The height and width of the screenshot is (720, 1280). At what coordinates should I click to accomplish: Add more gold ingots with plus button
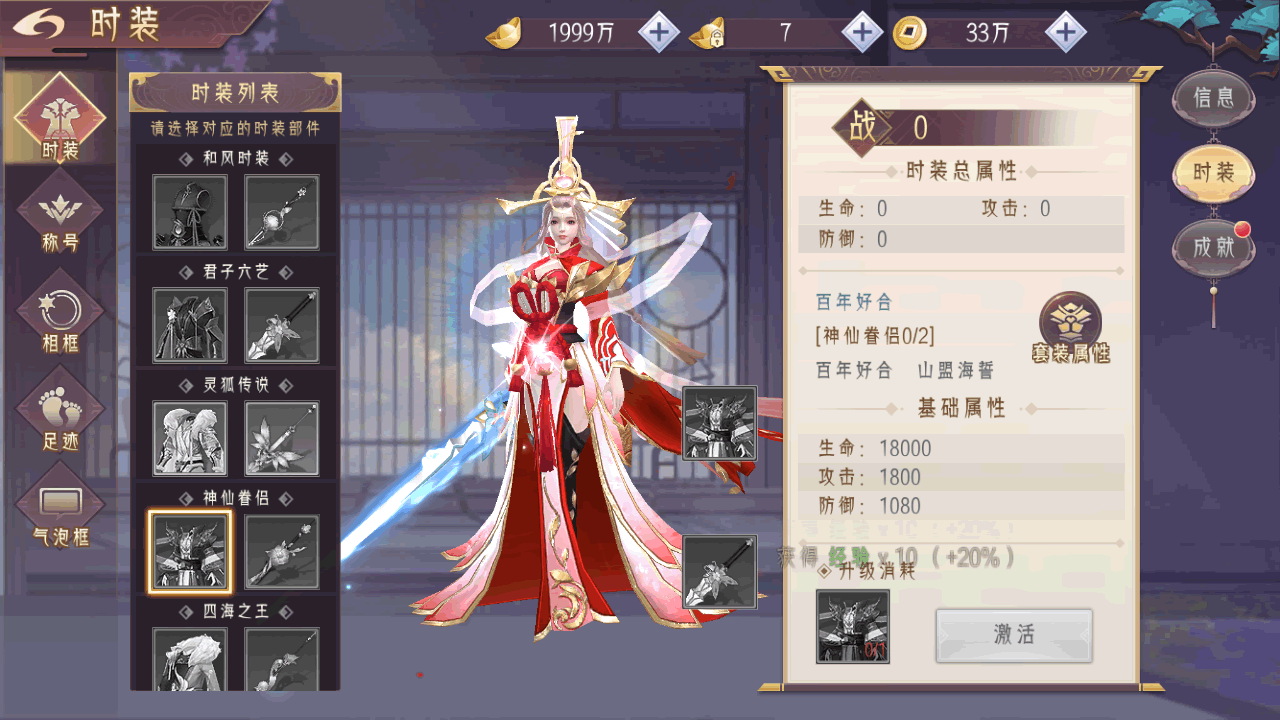[x=658, y=33]
